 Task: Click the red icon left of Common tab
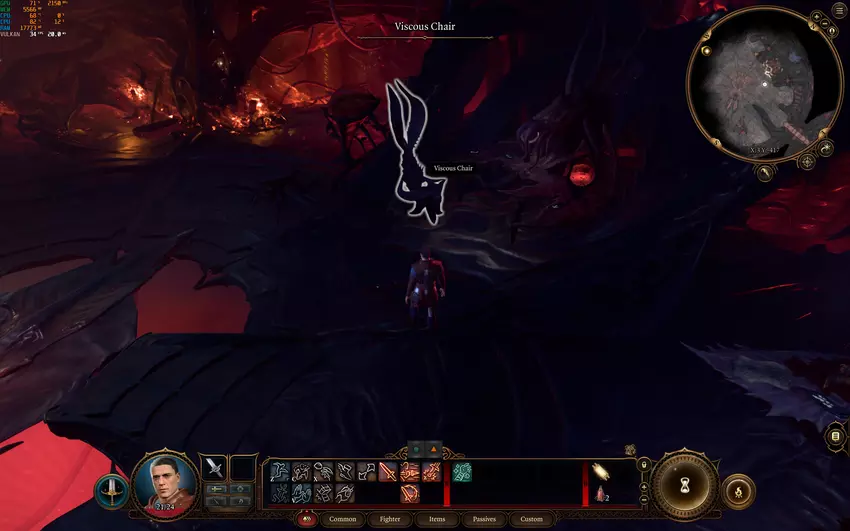(307, 519)
